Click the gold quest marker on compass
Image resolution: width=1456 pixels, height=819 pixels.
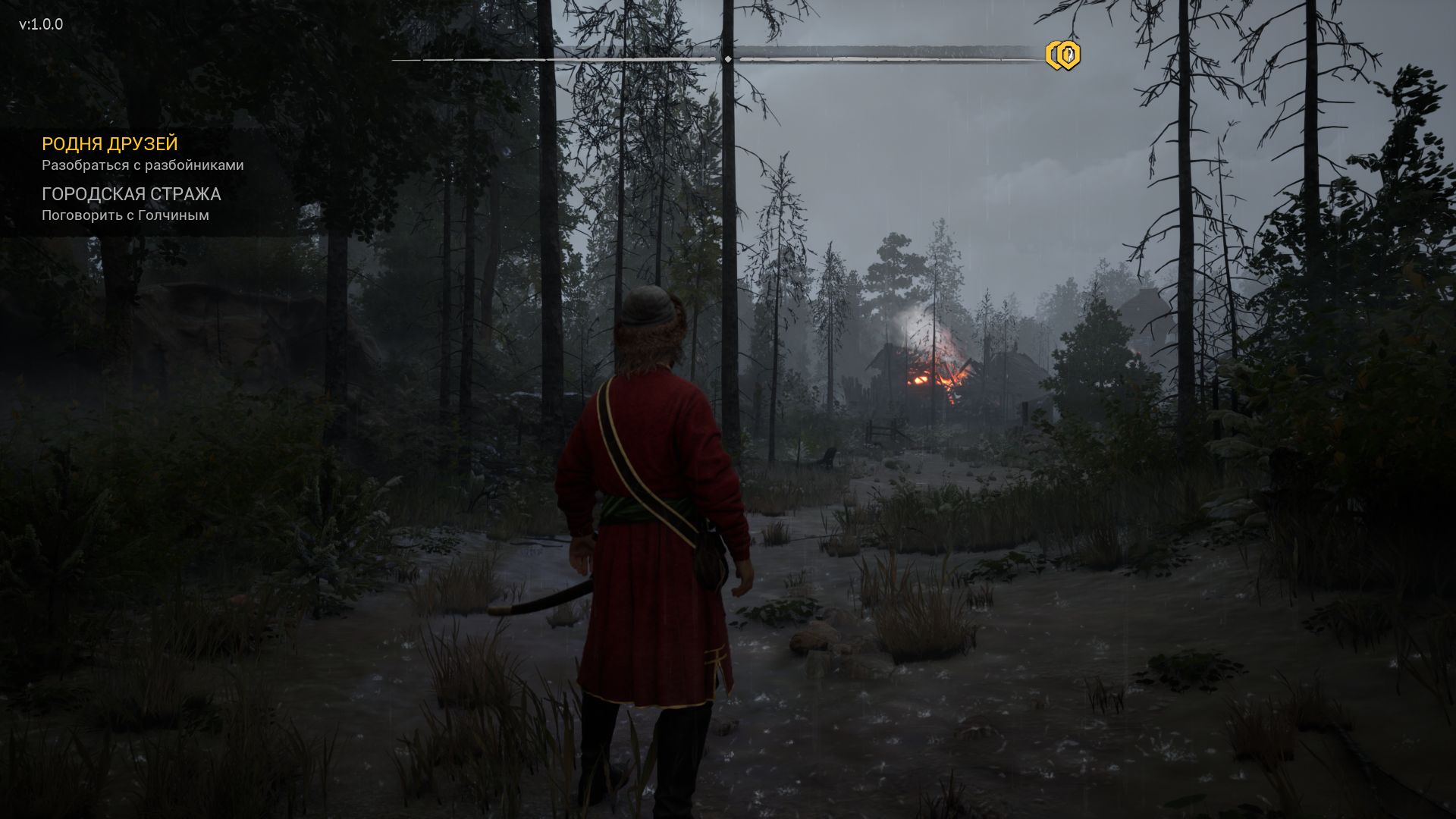pos(1063,55)
